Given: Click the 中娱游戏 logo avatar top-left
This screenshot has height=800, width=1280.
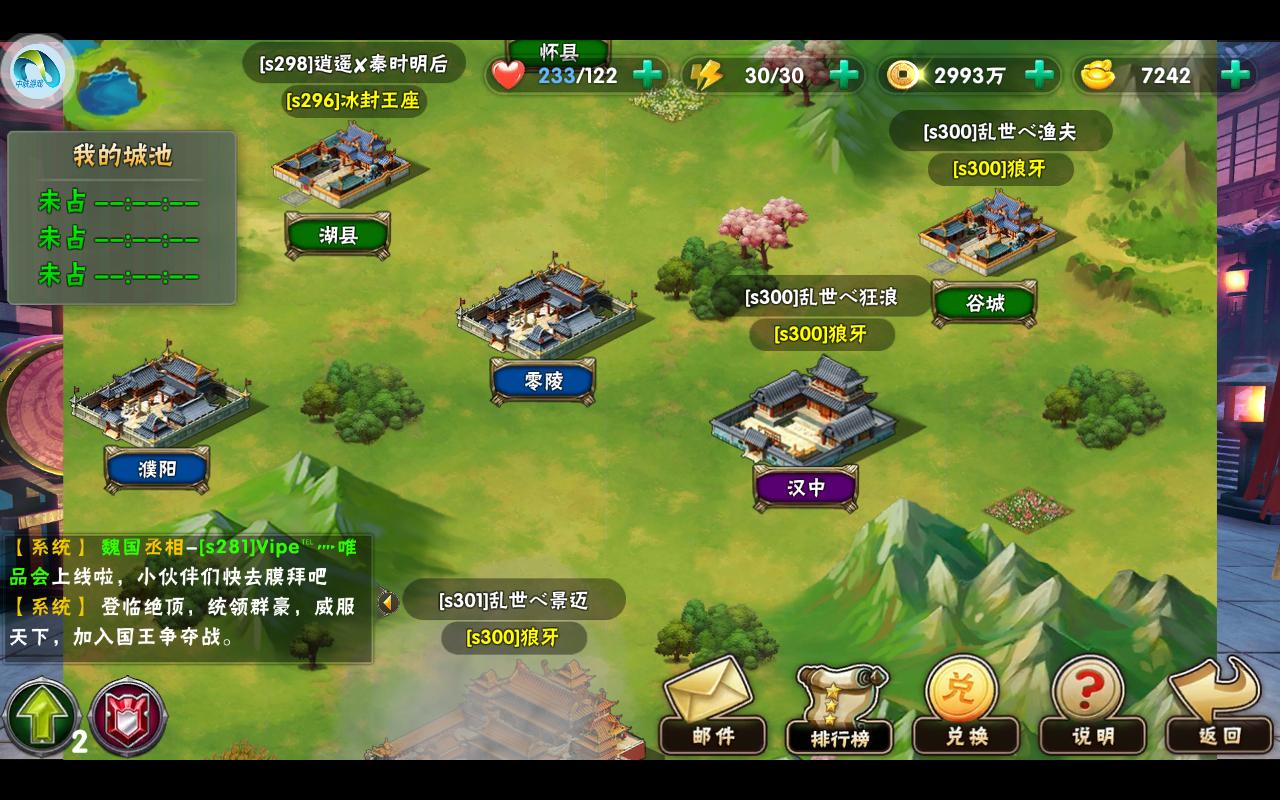Looking at the screenshot, I should point(38,68).
